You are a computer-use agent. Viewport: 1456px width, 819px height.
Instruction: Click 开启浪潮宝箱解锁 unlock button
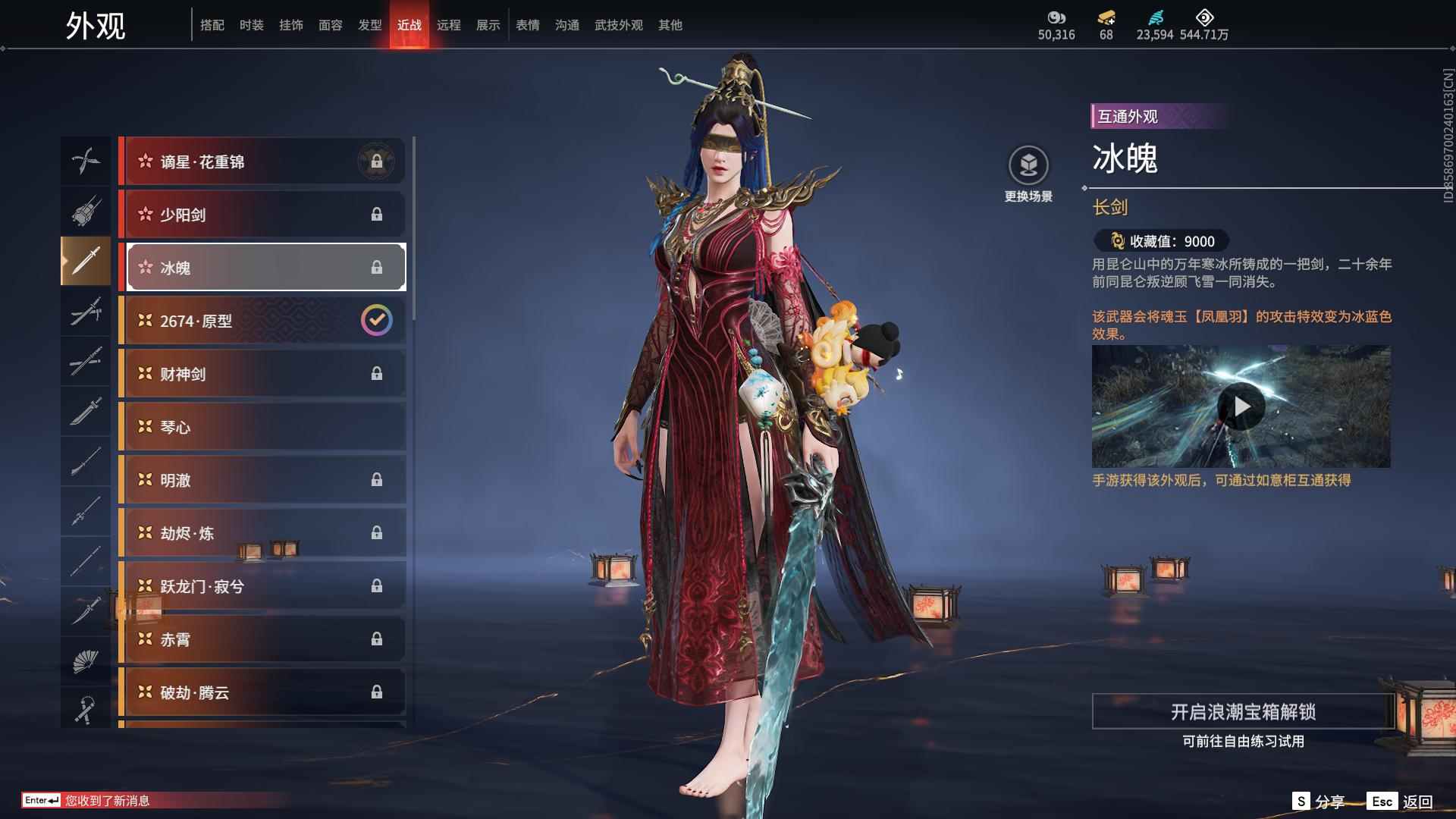(1243, 711)
